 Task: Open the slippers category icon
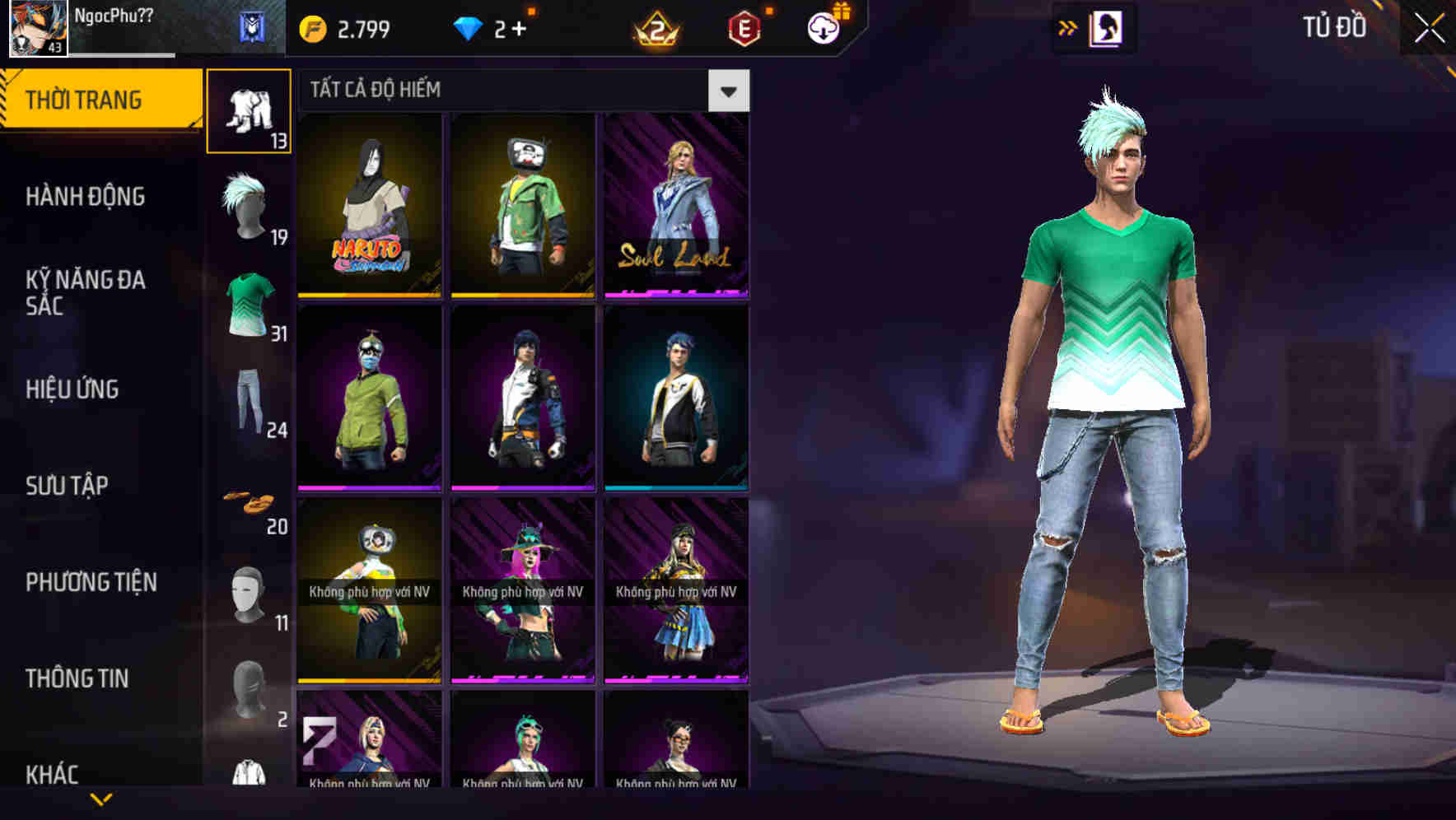tap(250, 501)
